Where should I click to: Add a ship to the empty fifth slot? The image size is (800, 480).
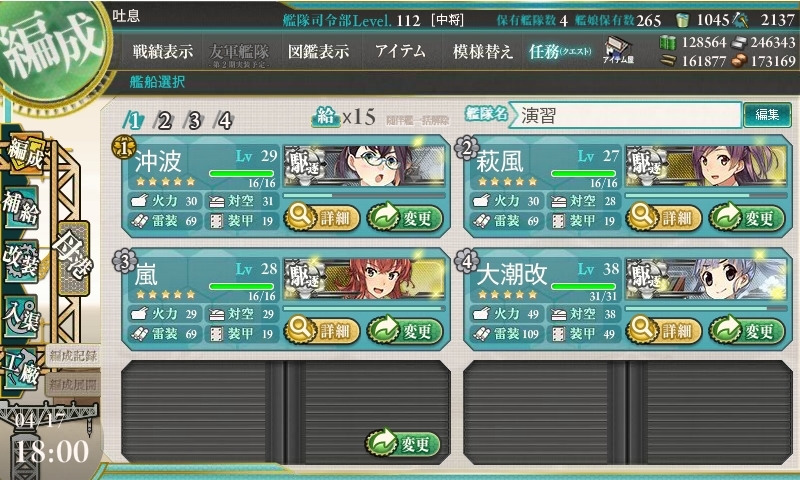[404, 443]
